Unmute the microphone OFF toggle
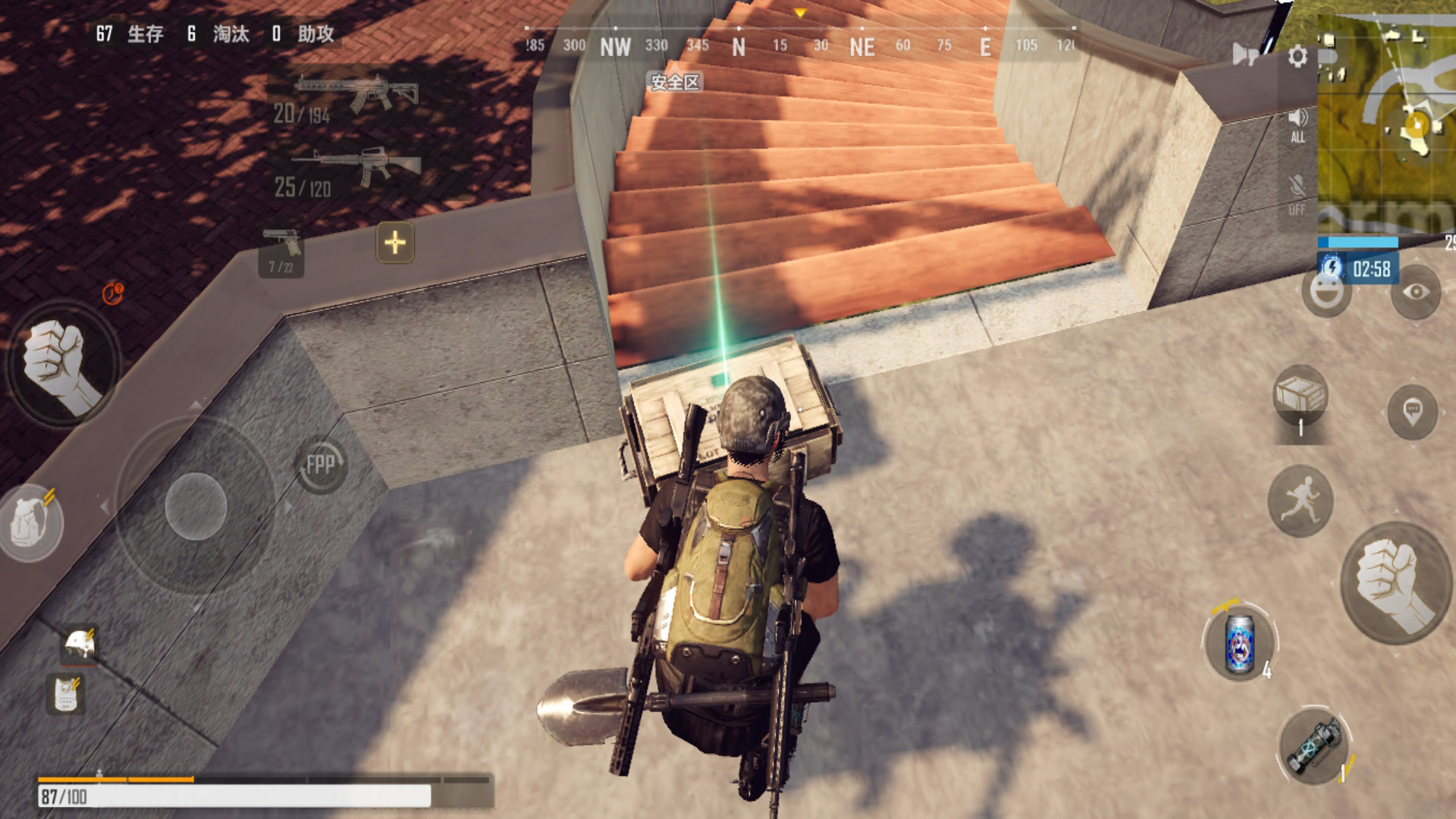1456x819 pixels. 1298,191
